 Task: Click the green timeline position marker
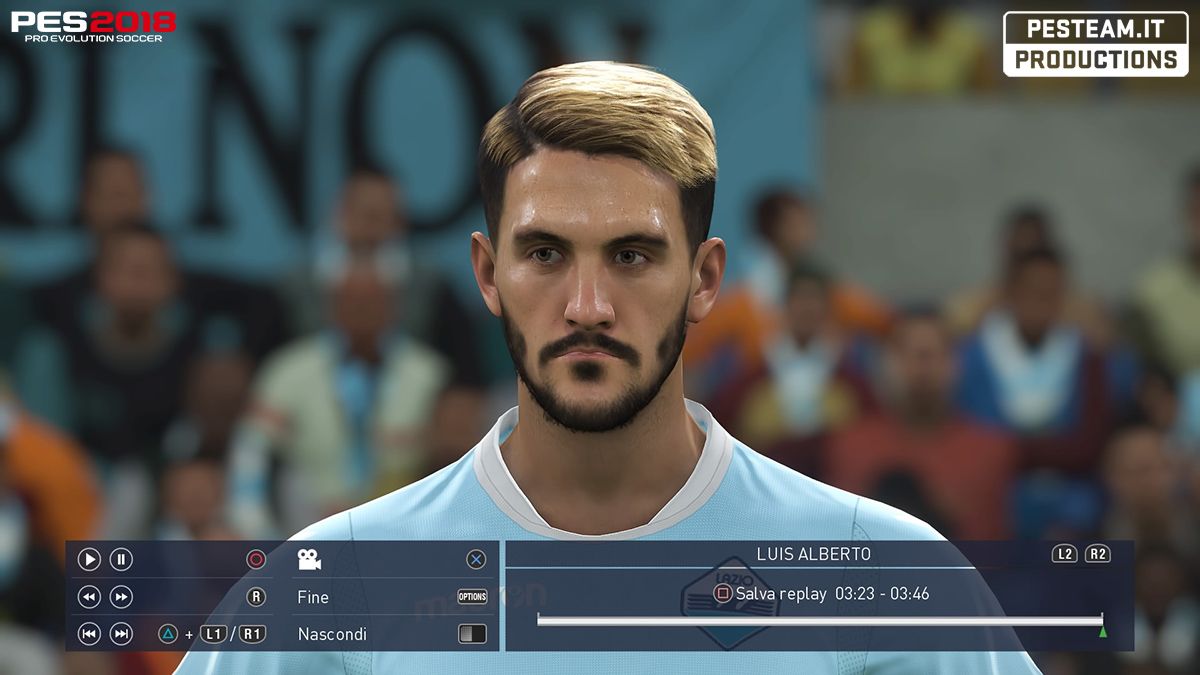pyautogui.click(x=1102, y=632)
